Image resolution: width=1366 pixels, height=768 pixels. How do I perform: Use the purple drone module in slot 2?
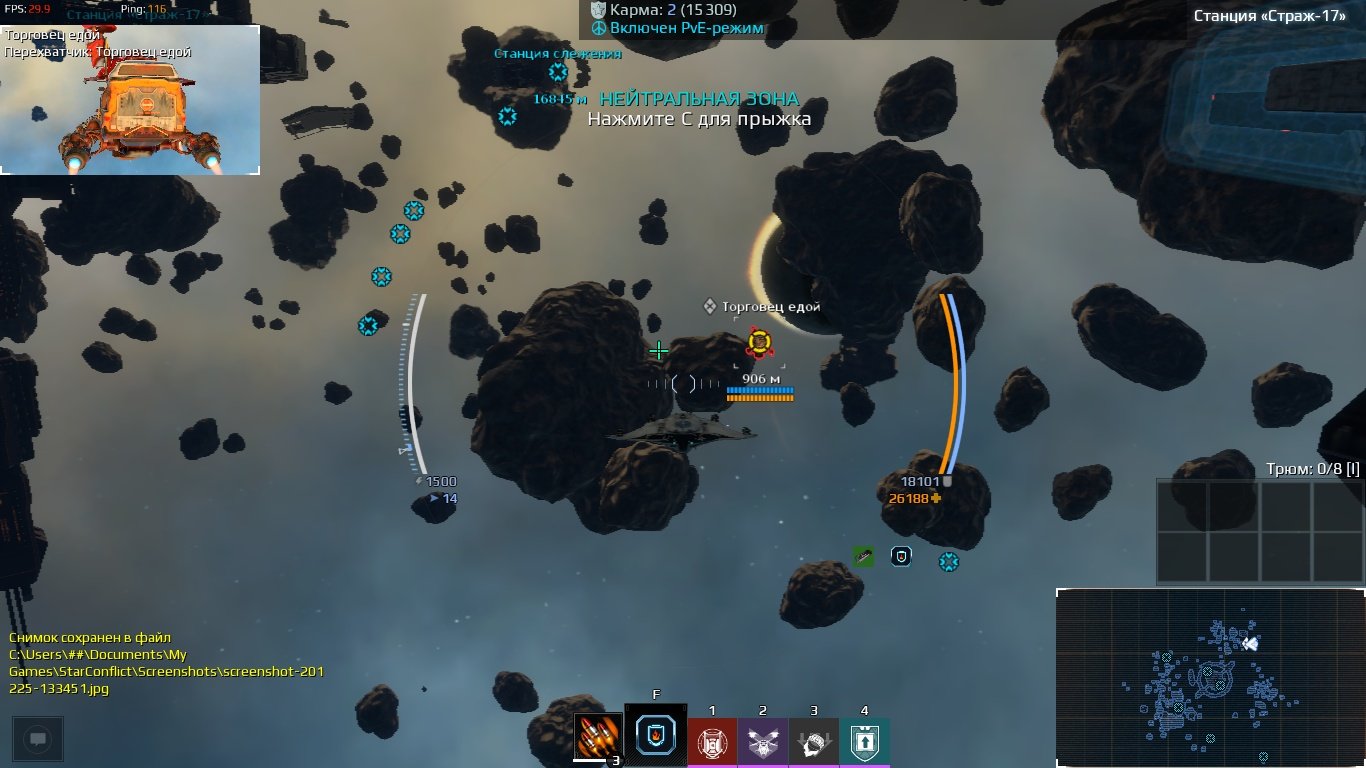point(763,742)
